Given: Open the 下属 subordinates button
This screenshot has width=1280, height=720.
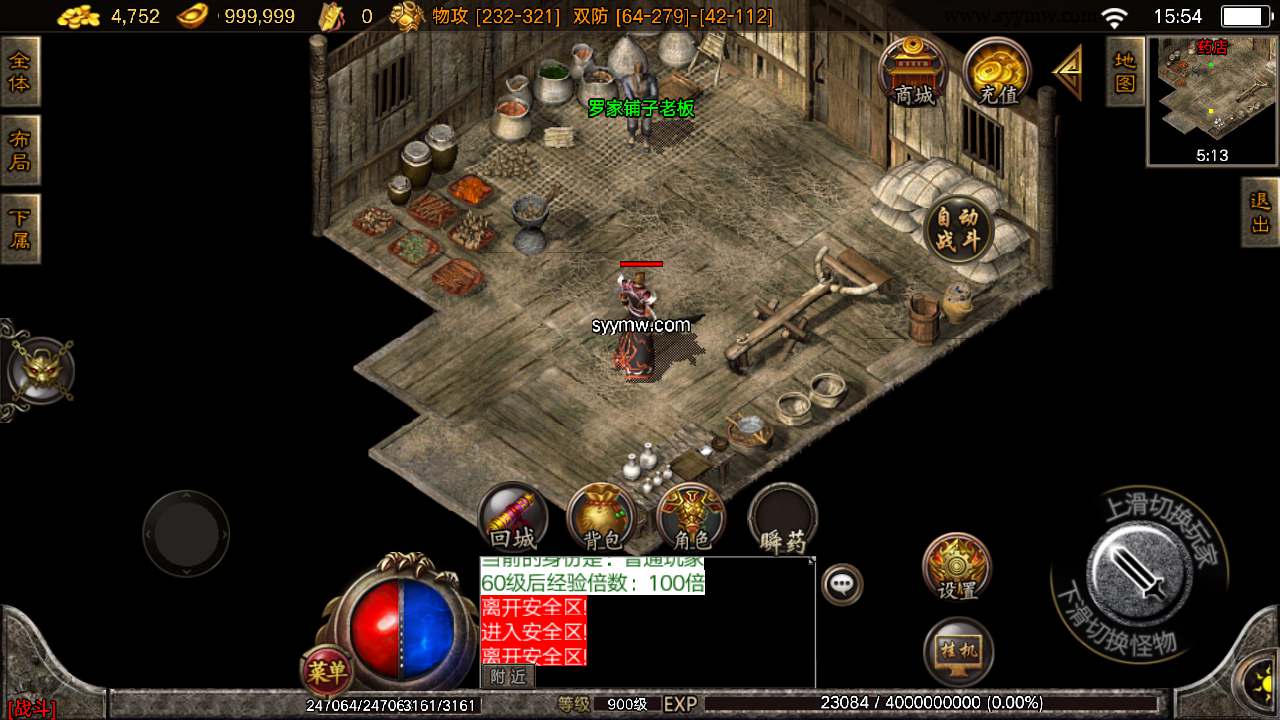Looking at the screenshot, I should [x=20, y=229].
